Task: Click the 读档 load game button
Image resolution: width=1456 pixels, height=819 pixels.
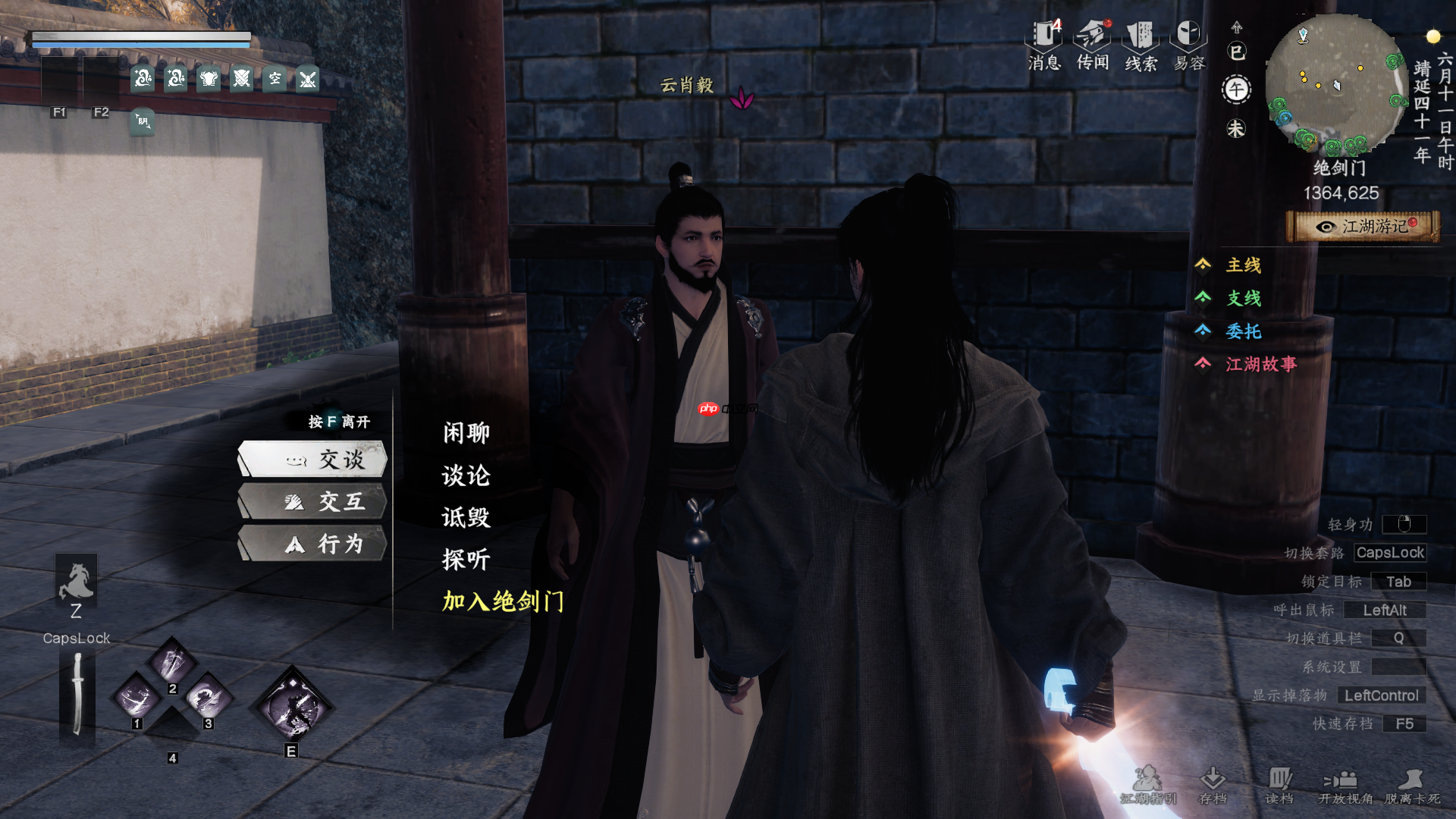Action: pos(1279,785)
